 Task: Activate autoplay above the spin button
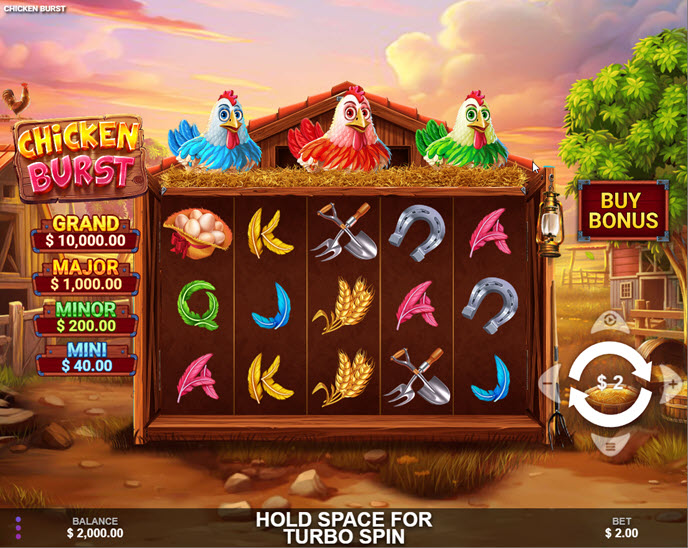click(610, 322)
